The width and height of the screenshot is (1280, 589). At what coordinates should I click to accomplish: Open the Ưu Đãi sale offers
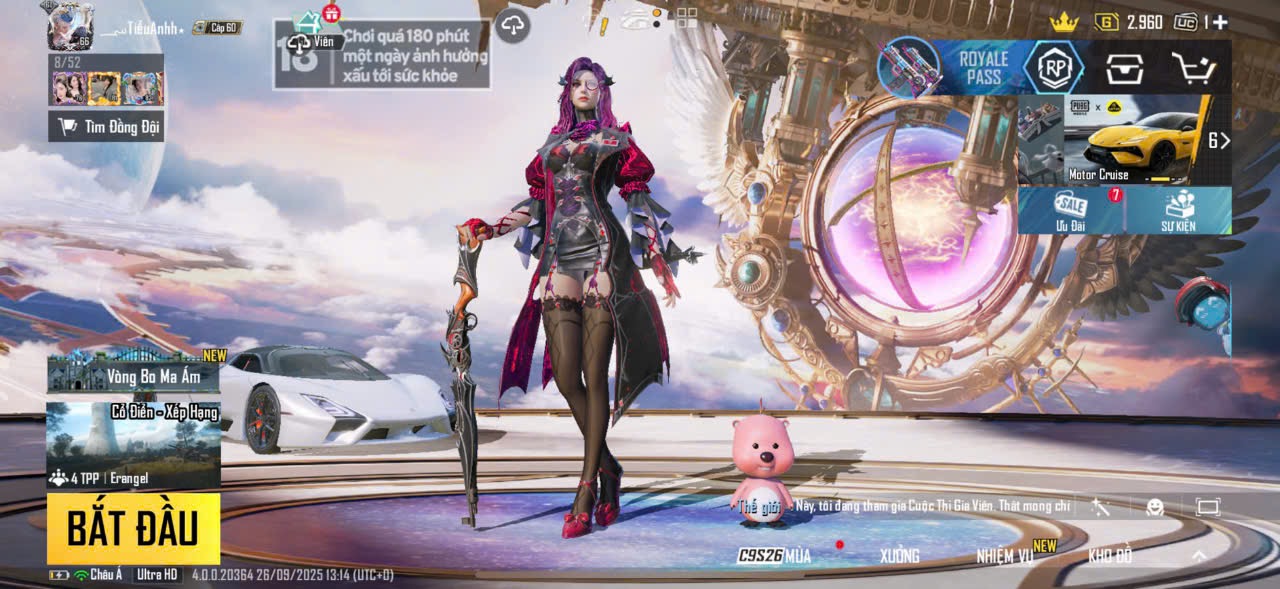pyautogui.click(x=1071, y=210)
